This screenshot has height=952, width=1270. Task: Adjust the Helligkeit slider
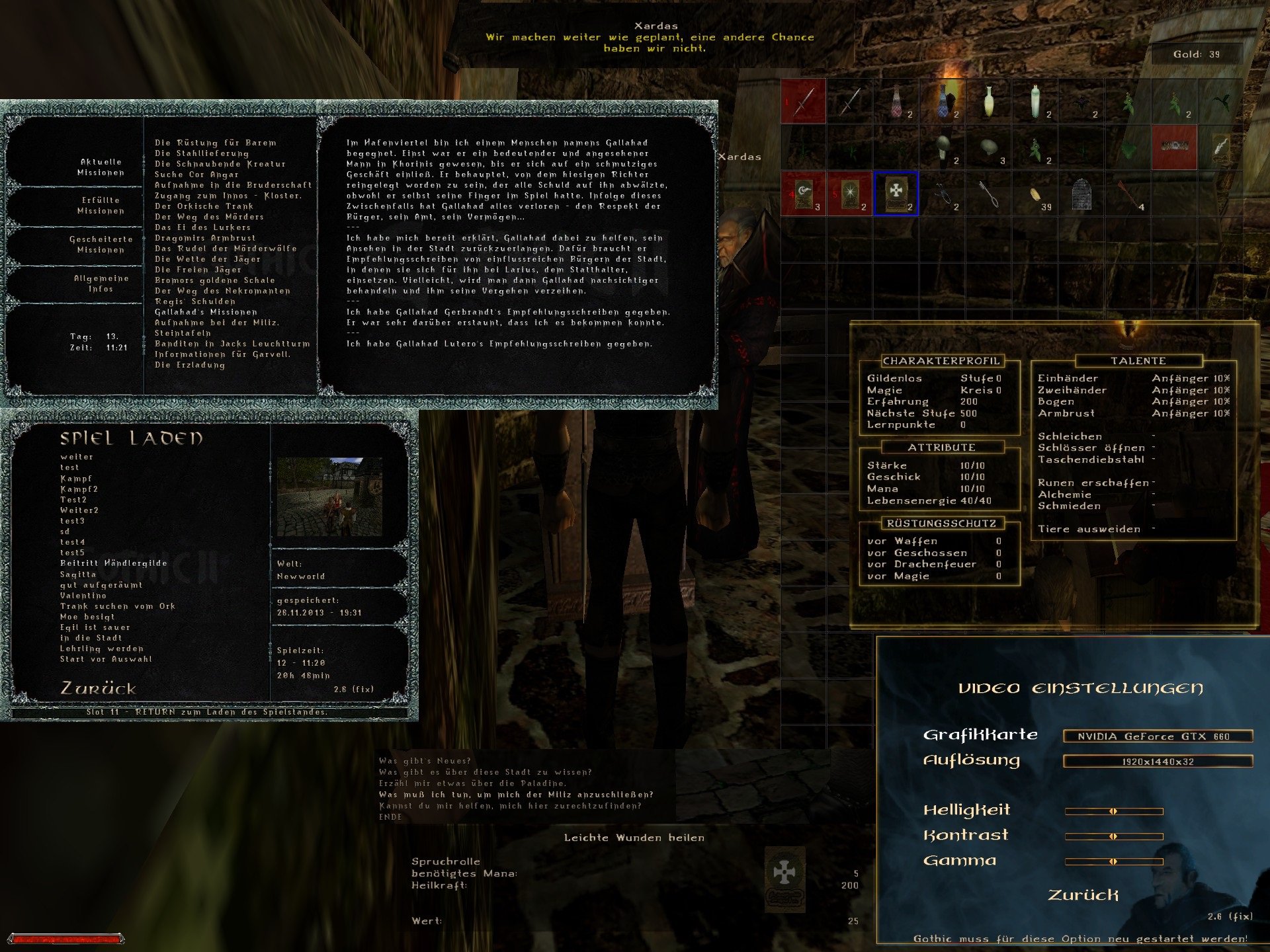click(1114, 811)
